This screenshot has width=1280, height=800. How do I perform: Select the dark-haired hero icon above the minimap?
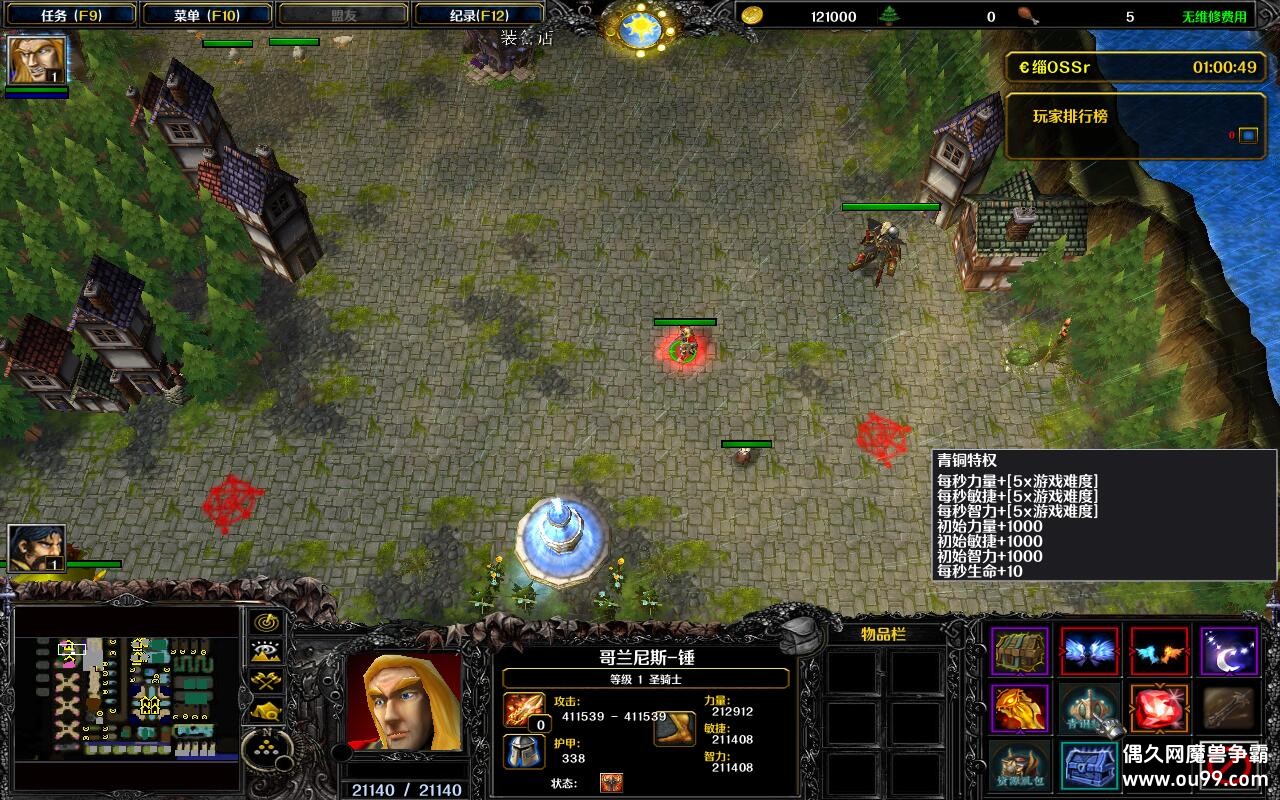[x=37, y=549]
